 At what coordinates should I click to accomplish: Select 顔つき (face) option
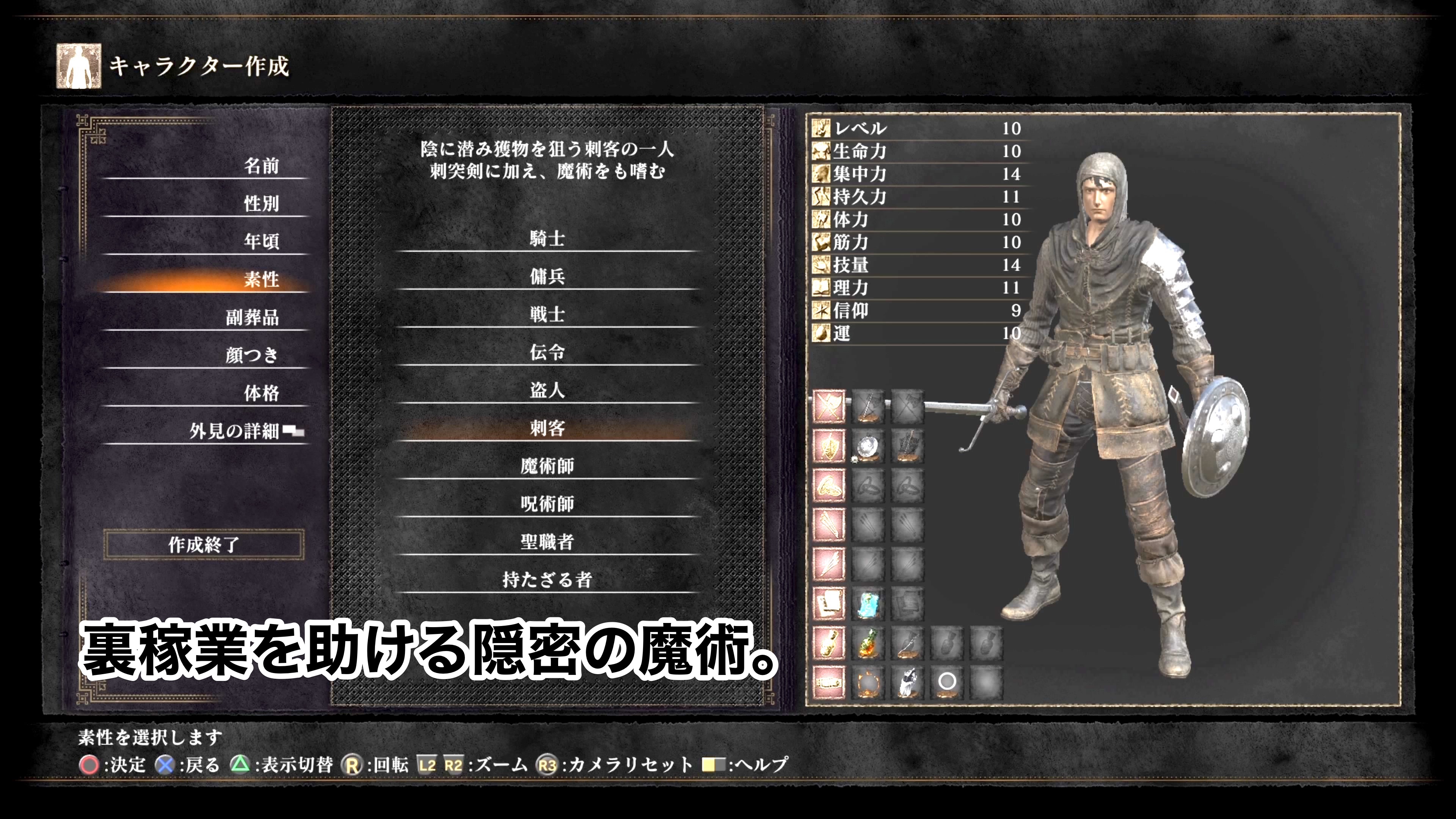pos(252,355)
